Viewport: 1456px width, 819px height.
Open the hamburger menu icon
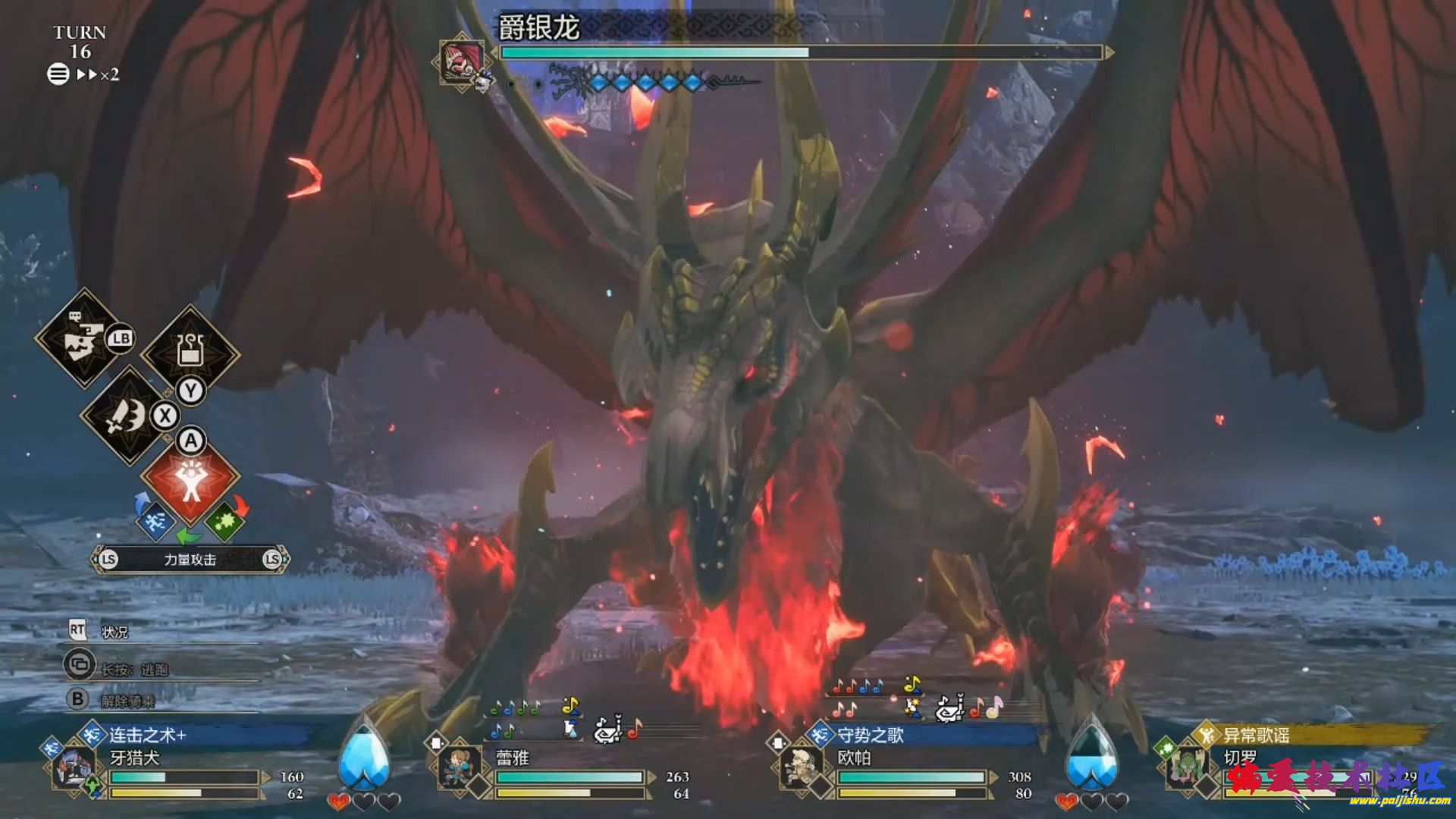(x=58, y=74)
